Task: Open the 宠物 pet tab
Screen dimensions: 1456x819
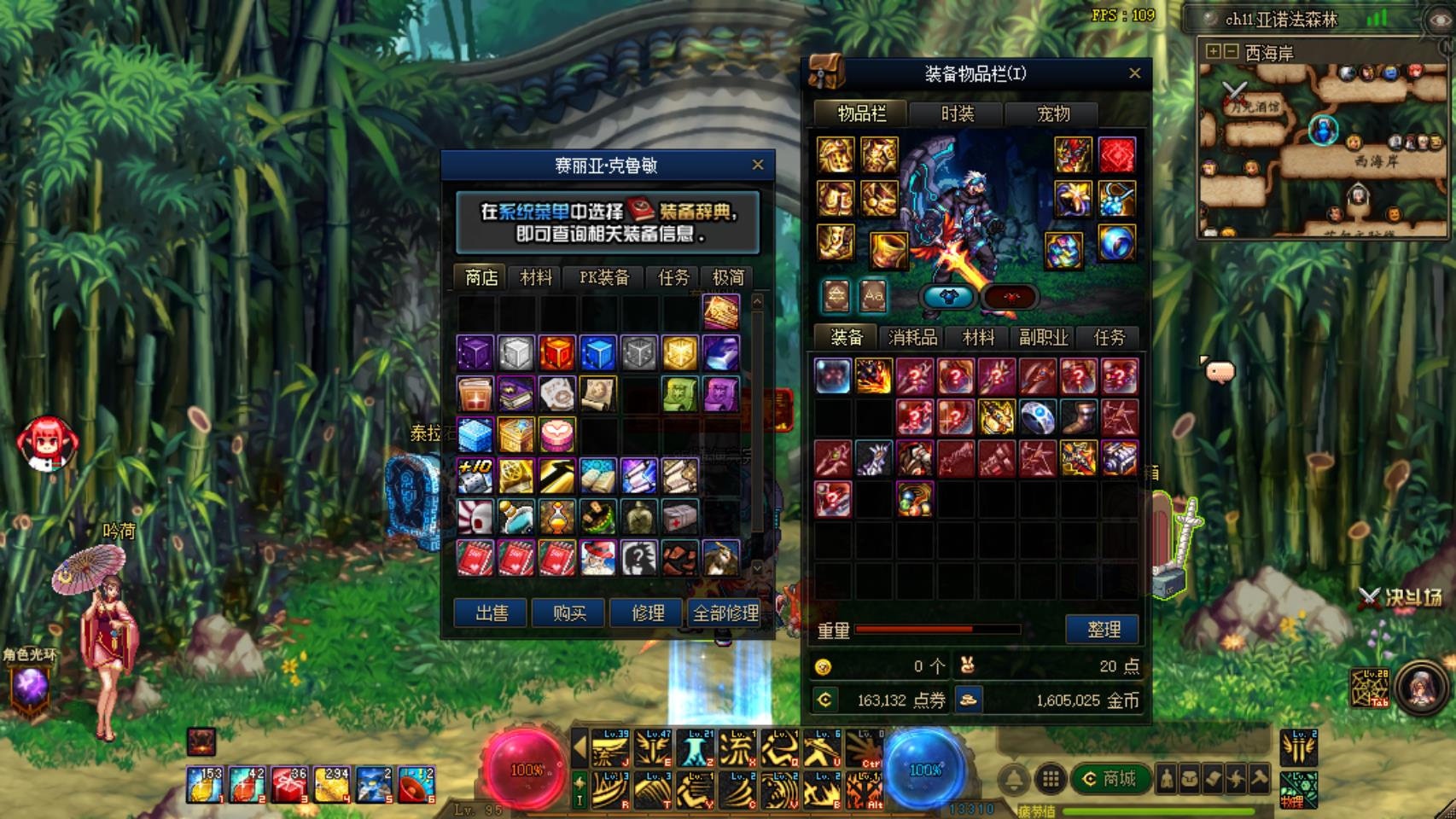Action: (x=1052, y=113)
